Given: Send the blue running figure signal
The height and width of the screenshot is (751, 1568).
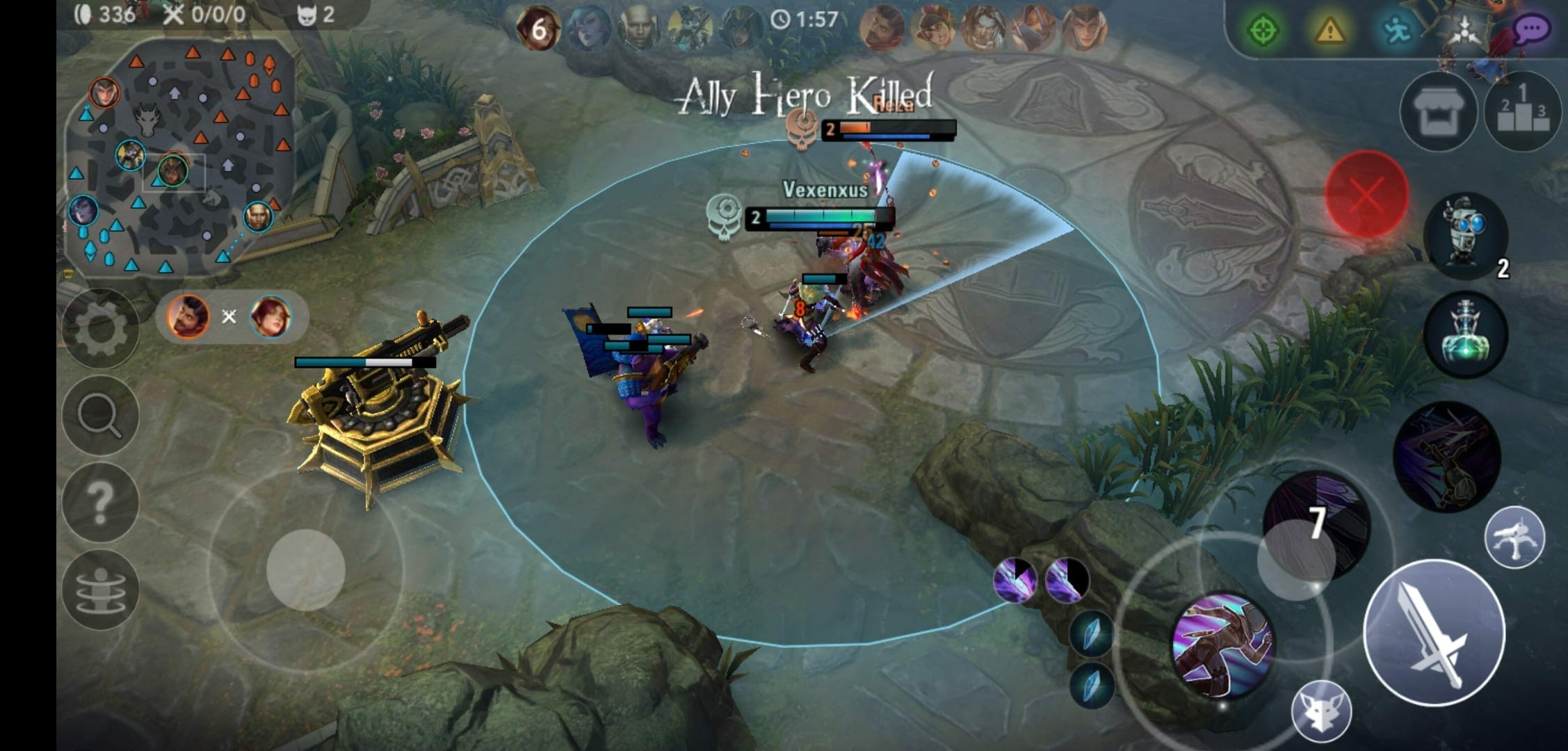Looking at the screenshot, I should (1396, 31).
